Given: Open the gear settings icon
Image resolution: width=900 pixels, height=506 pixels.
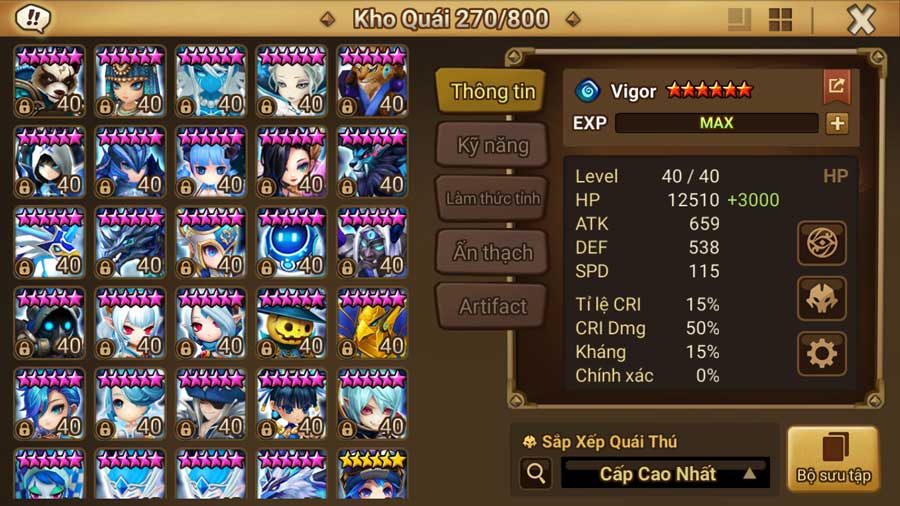Looking at the screenshot, I should point(822,353).
